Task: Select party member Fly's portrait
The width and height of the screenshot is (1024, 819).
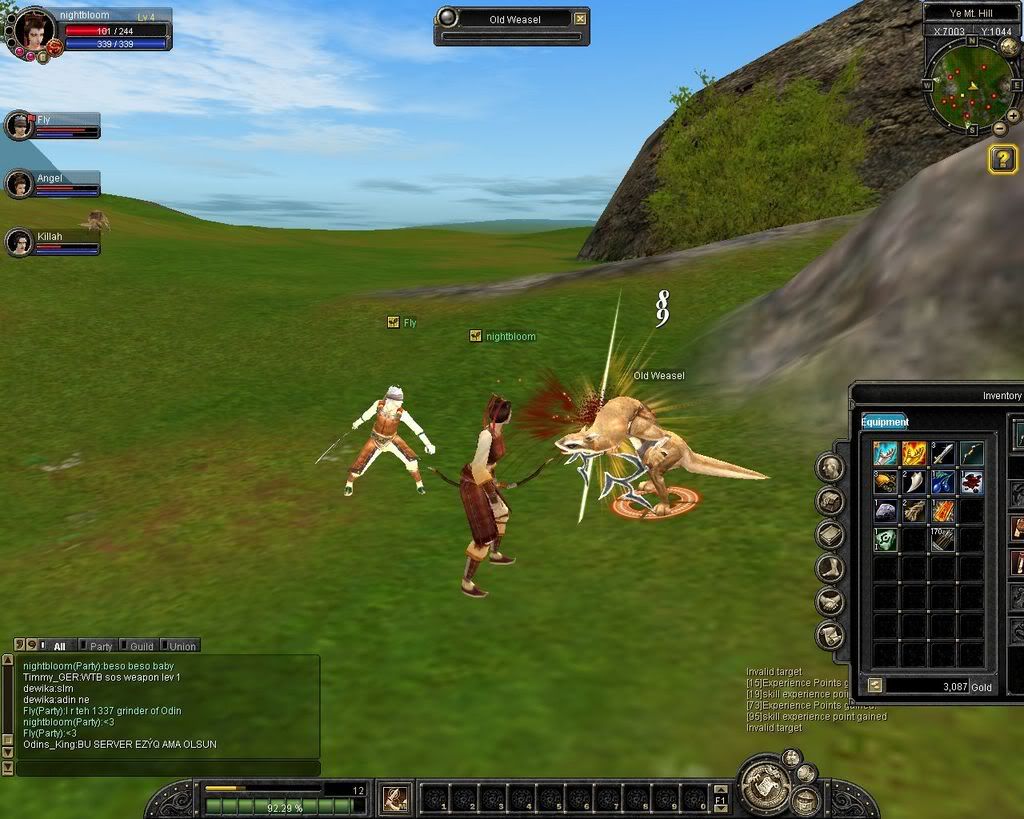Action: point(19,126)
